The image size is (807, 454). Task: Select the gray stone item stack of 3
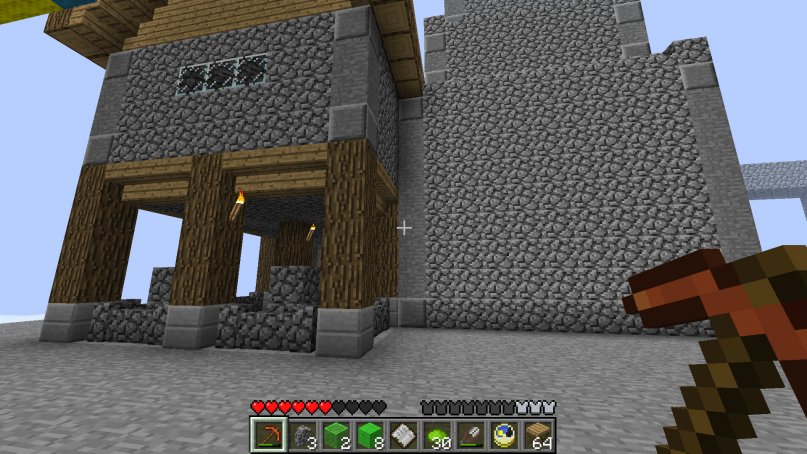(x=300, y=435)
